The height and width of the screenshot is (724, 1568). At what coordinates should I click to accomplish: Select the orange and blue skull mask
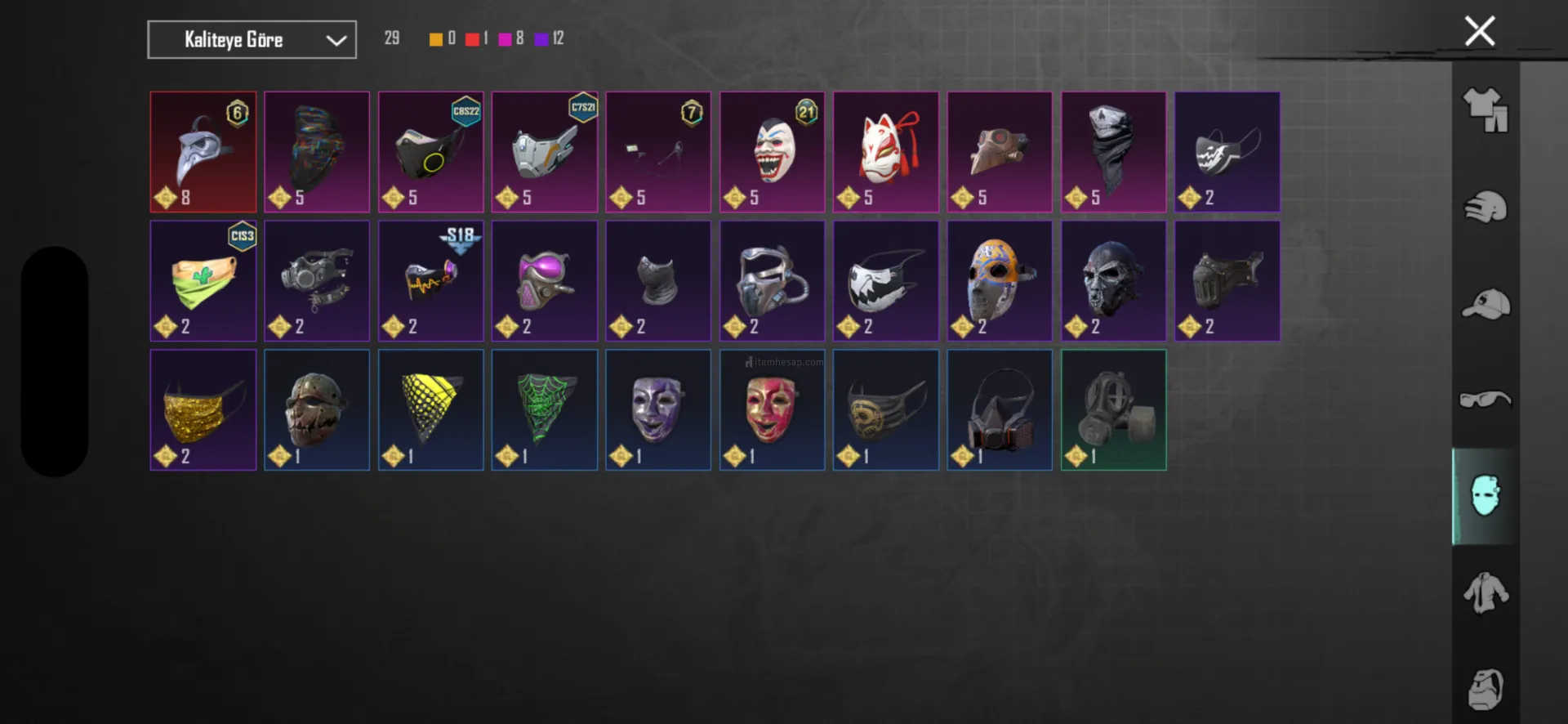click(999, 281)
